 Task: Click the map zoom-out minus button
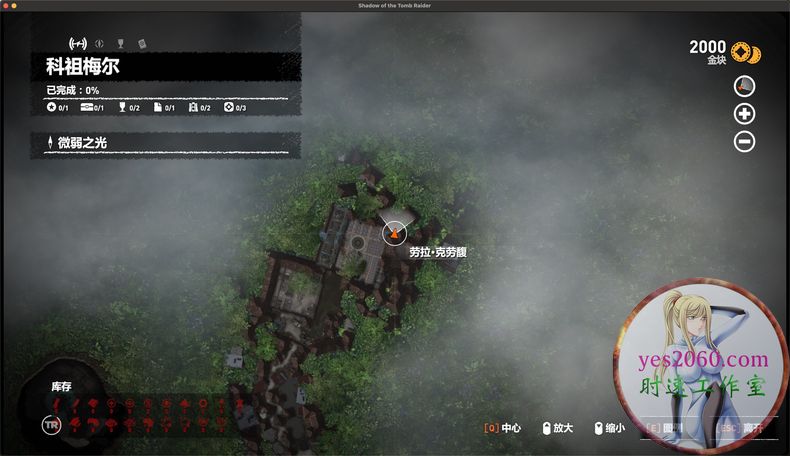(x=744, y=142)
